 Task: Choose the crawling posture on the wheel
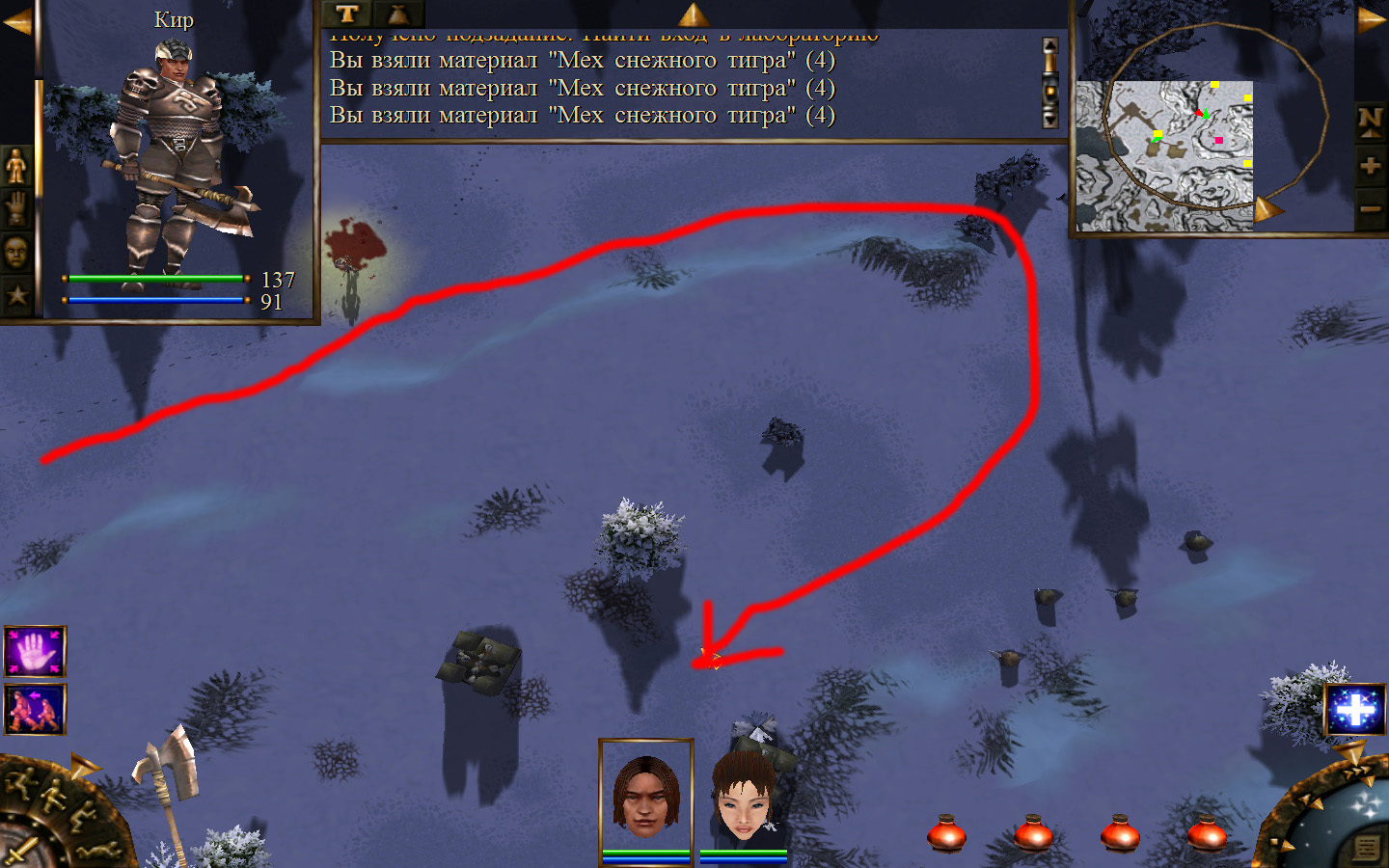coord(96,850)
